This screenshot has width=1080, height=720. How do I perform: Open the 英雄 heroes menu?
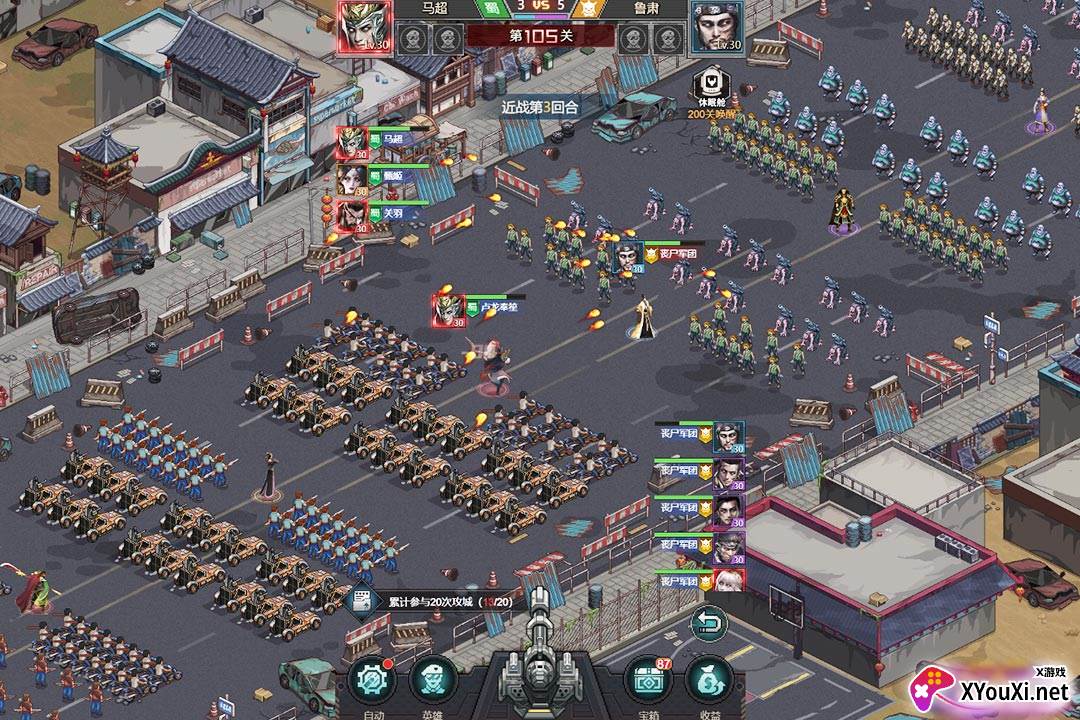pyautogui.click(x=433, y=681)
